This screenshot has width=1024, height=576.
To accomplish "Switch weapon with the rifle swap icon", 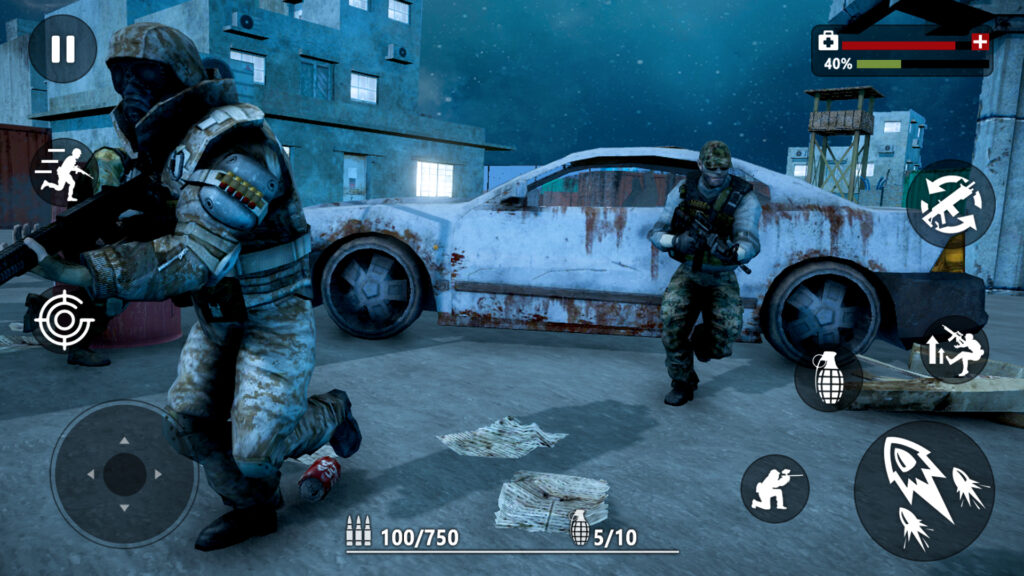I will tap(950, 203).
